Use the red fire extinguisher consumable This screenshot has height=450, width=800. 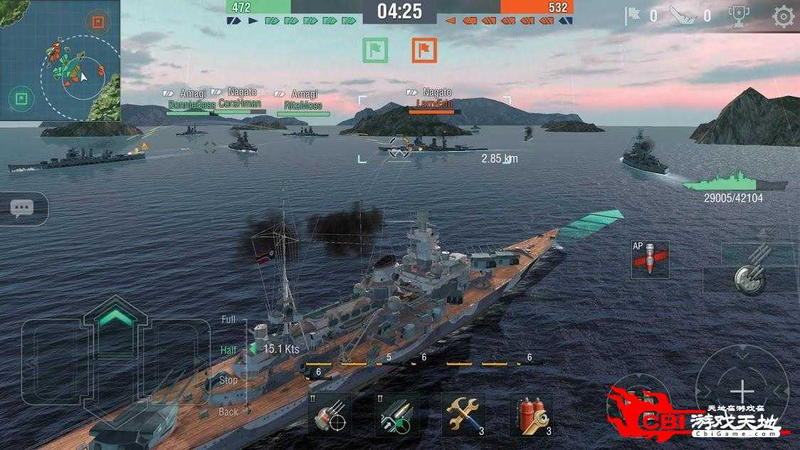point(530,413)
